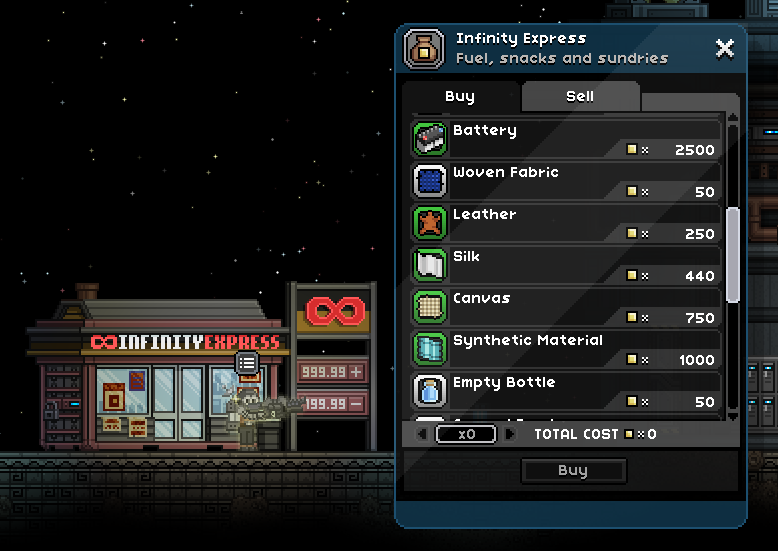Select the Silk shop entry
Viewport: 778px width, 551px height.
566,266
